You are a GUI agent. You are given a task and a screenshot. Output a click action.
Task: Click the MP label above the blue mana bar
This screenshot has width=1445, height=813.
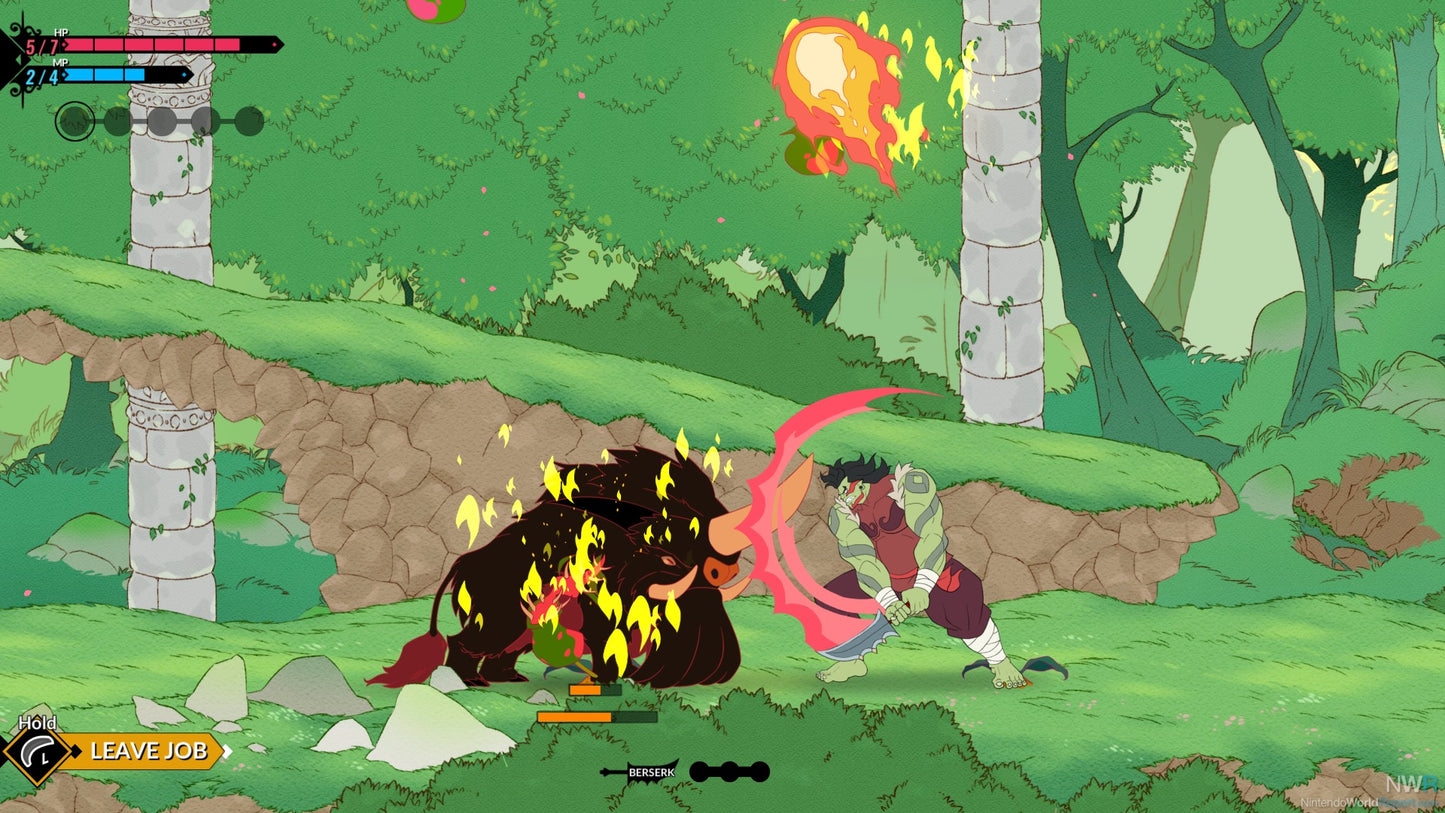(60, 62)
